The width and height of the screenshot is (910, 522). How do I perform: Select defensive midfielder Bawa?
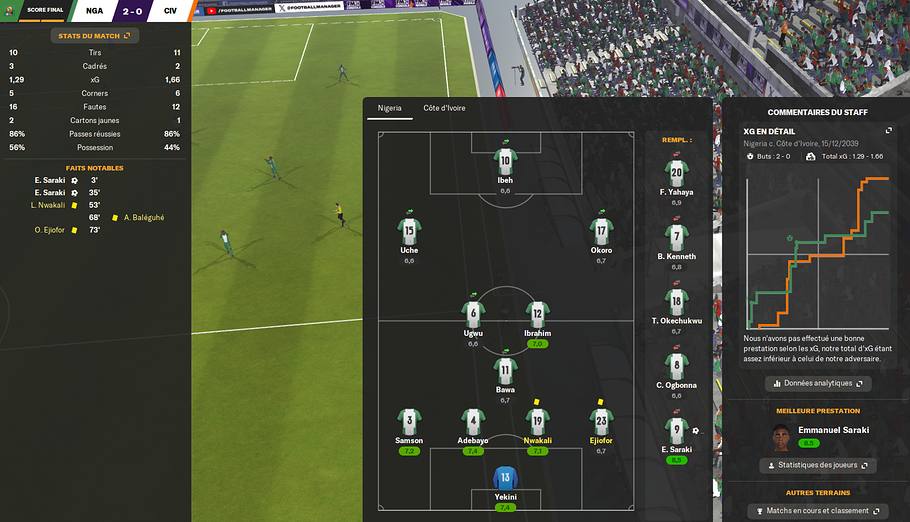tap(506, 370)
